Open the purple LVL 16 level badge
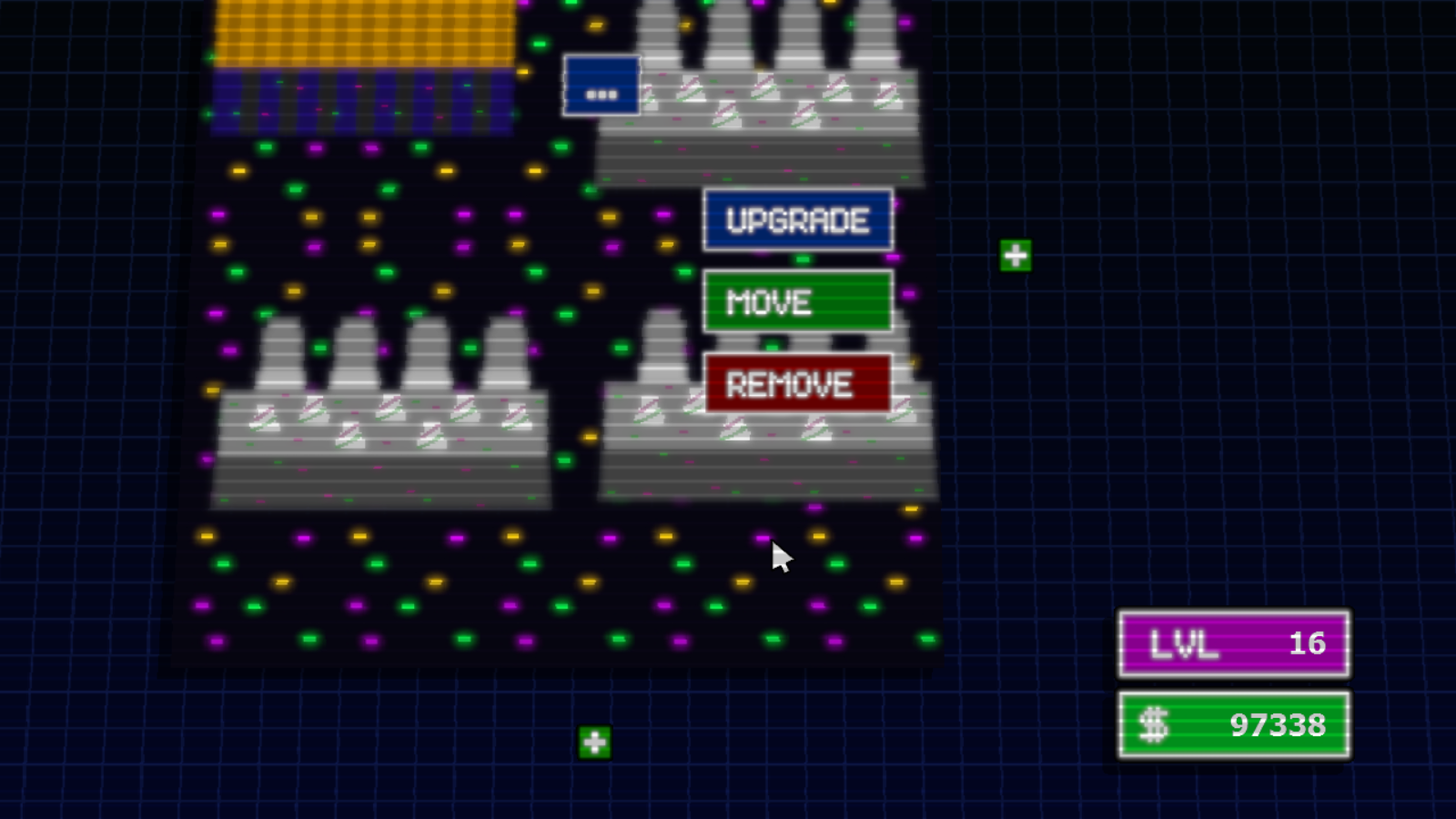Image resolution: width=1456 pixels, height=819 pixels. [x=1231, y=644]
